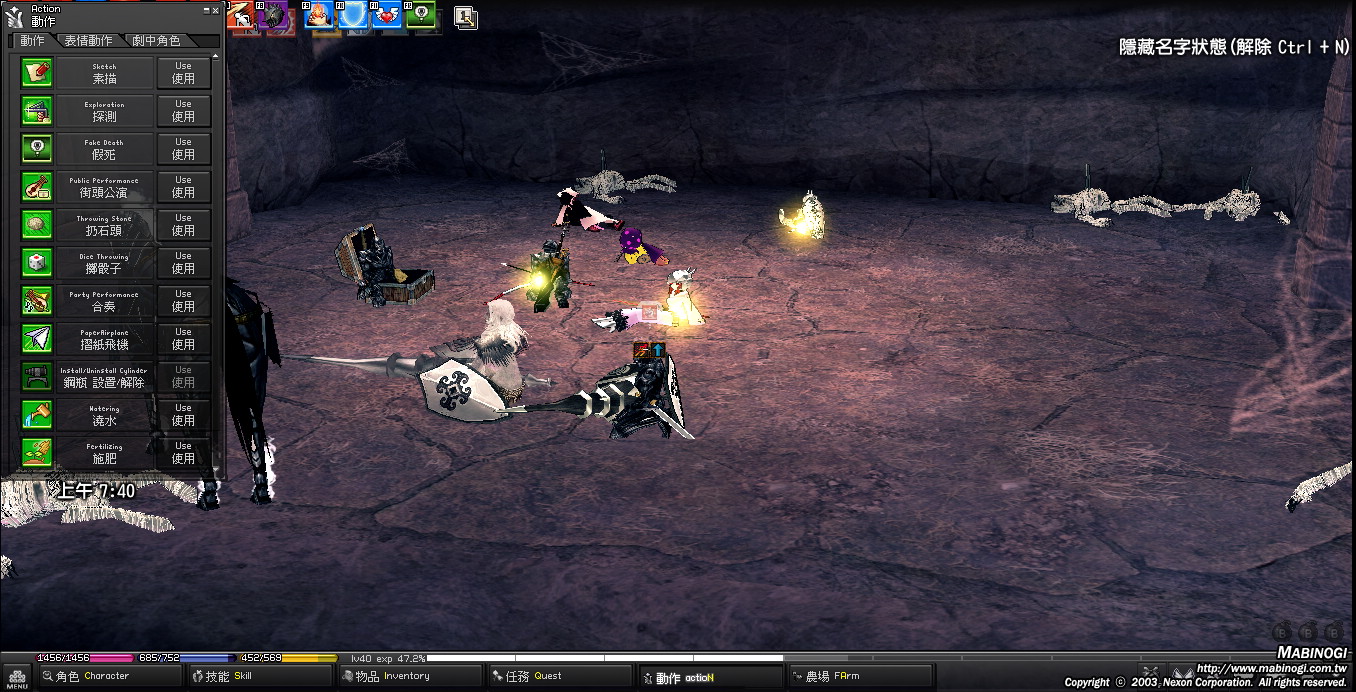Use the Throwing Stone action
Viewport: 1356px width, 692px height.
183,225
